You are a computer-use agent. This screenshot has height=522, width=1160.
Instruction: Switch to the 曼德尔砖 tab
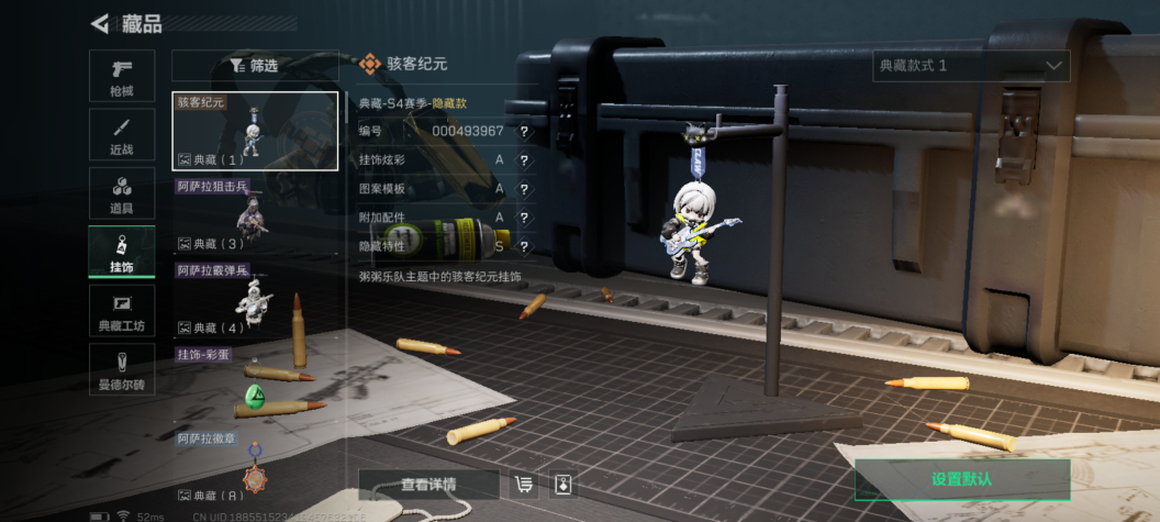point(122,369)
